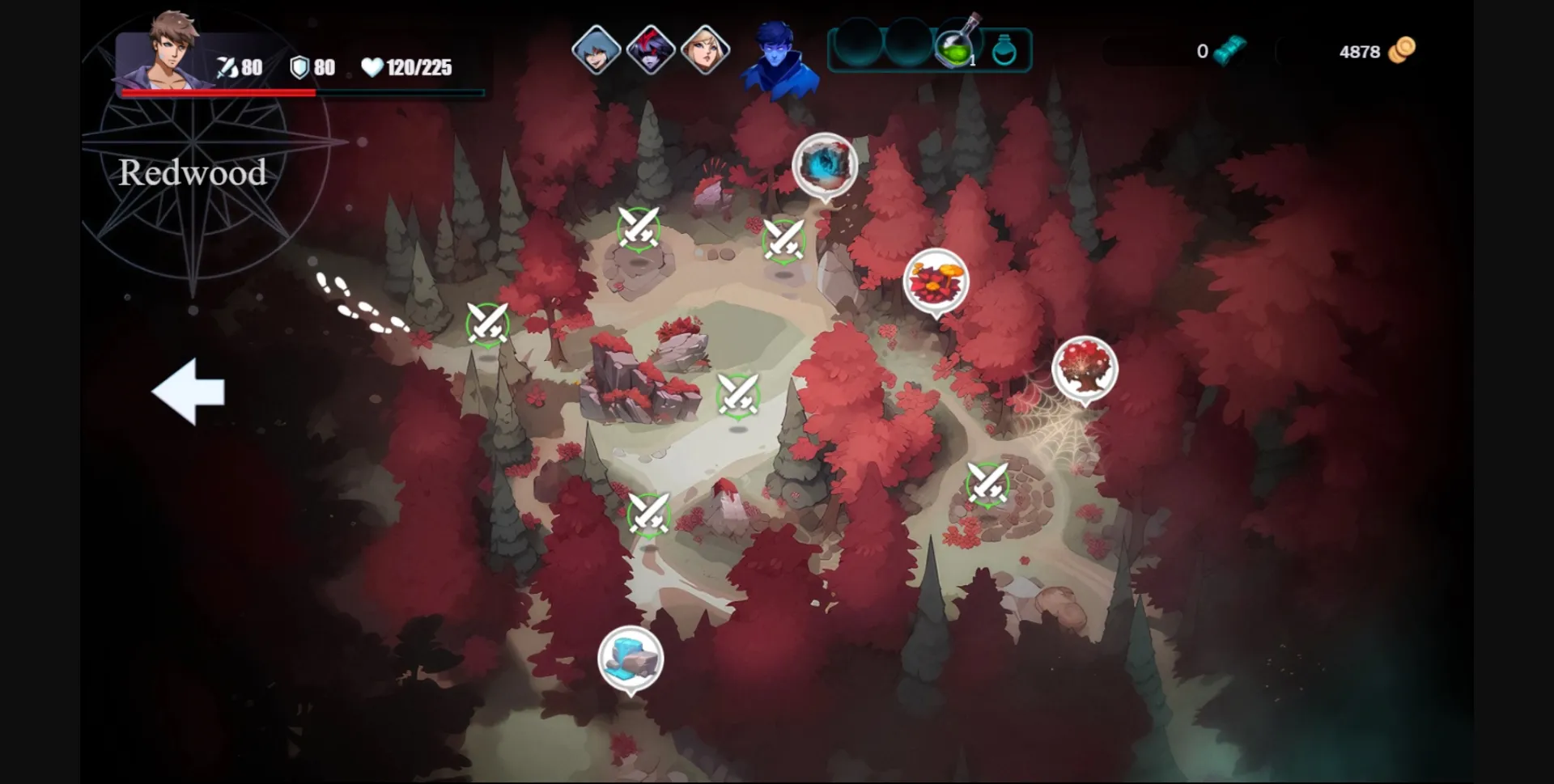Open the hero portrait character sheet
This screenshot has width=1554, height=784.
[x=169, y=52]
